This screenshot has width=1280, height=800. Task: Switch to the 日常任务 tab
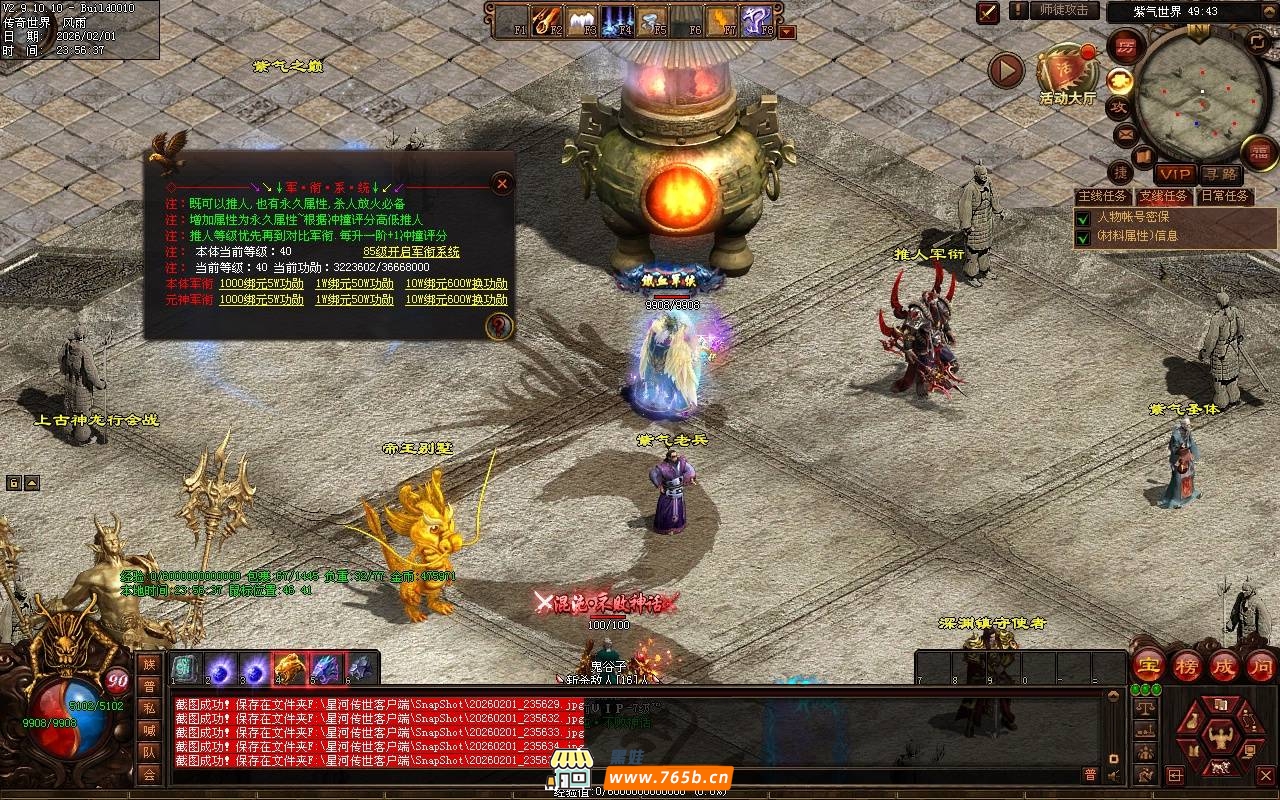pyautogui.click(x=1224, y=196)
